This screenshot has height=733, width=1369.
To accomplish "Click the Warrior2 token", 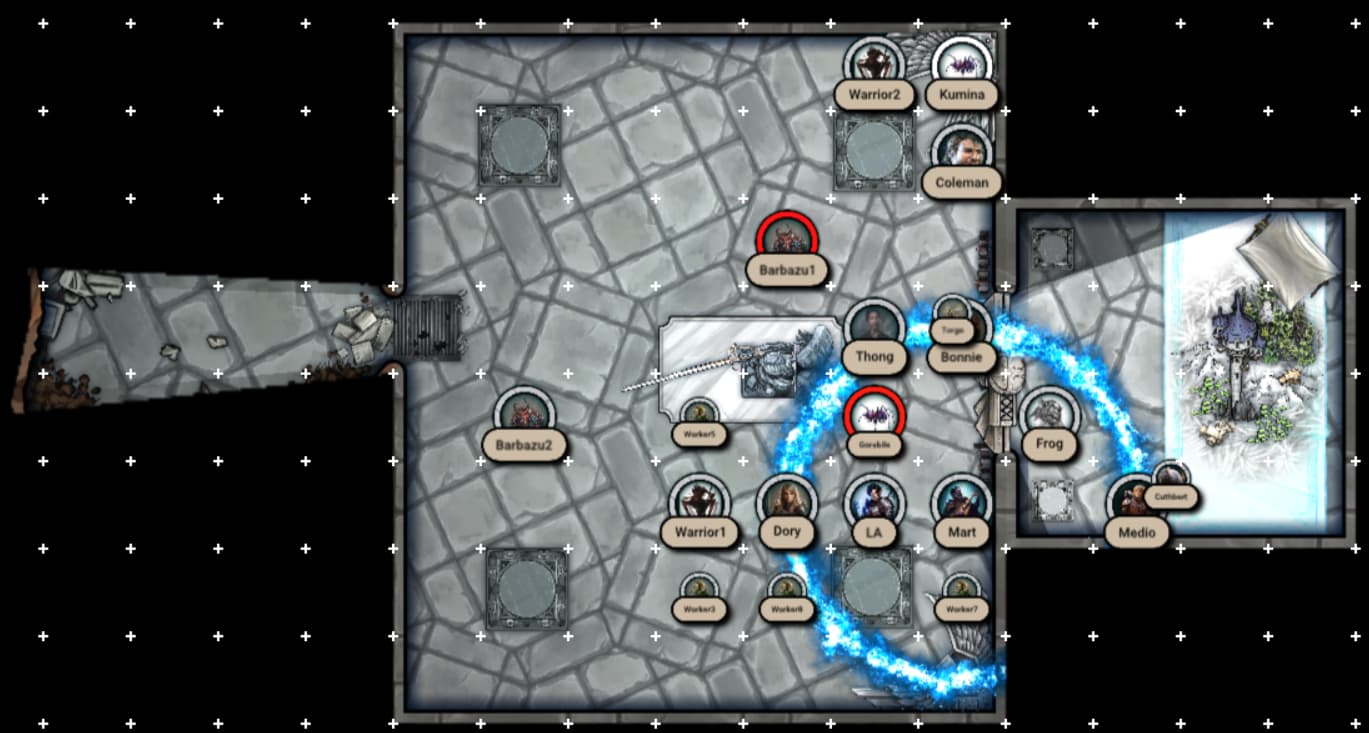I will coord(874,66).
